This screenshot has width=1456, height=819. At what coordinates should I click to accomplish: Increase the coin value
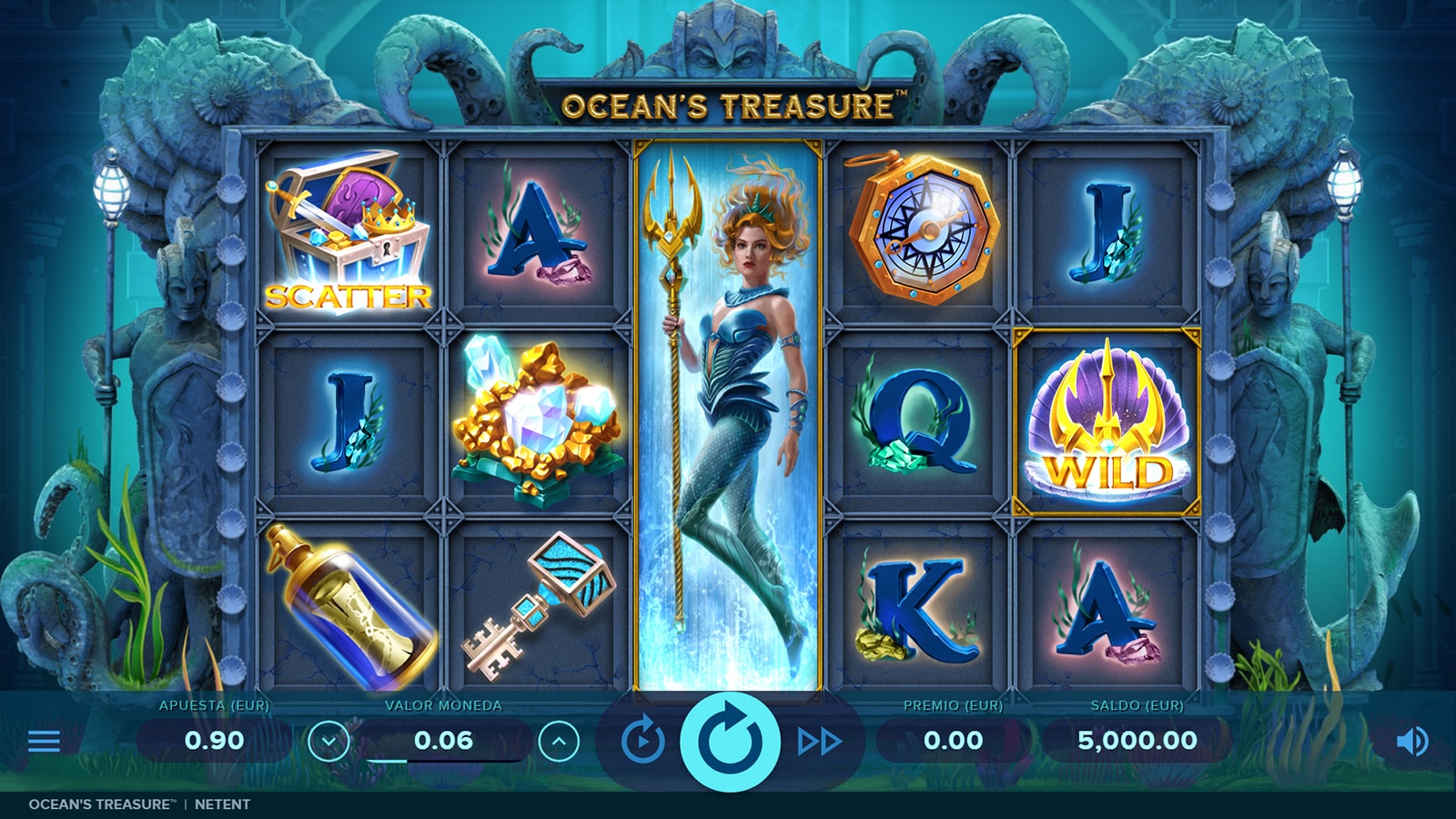point(559,742)
